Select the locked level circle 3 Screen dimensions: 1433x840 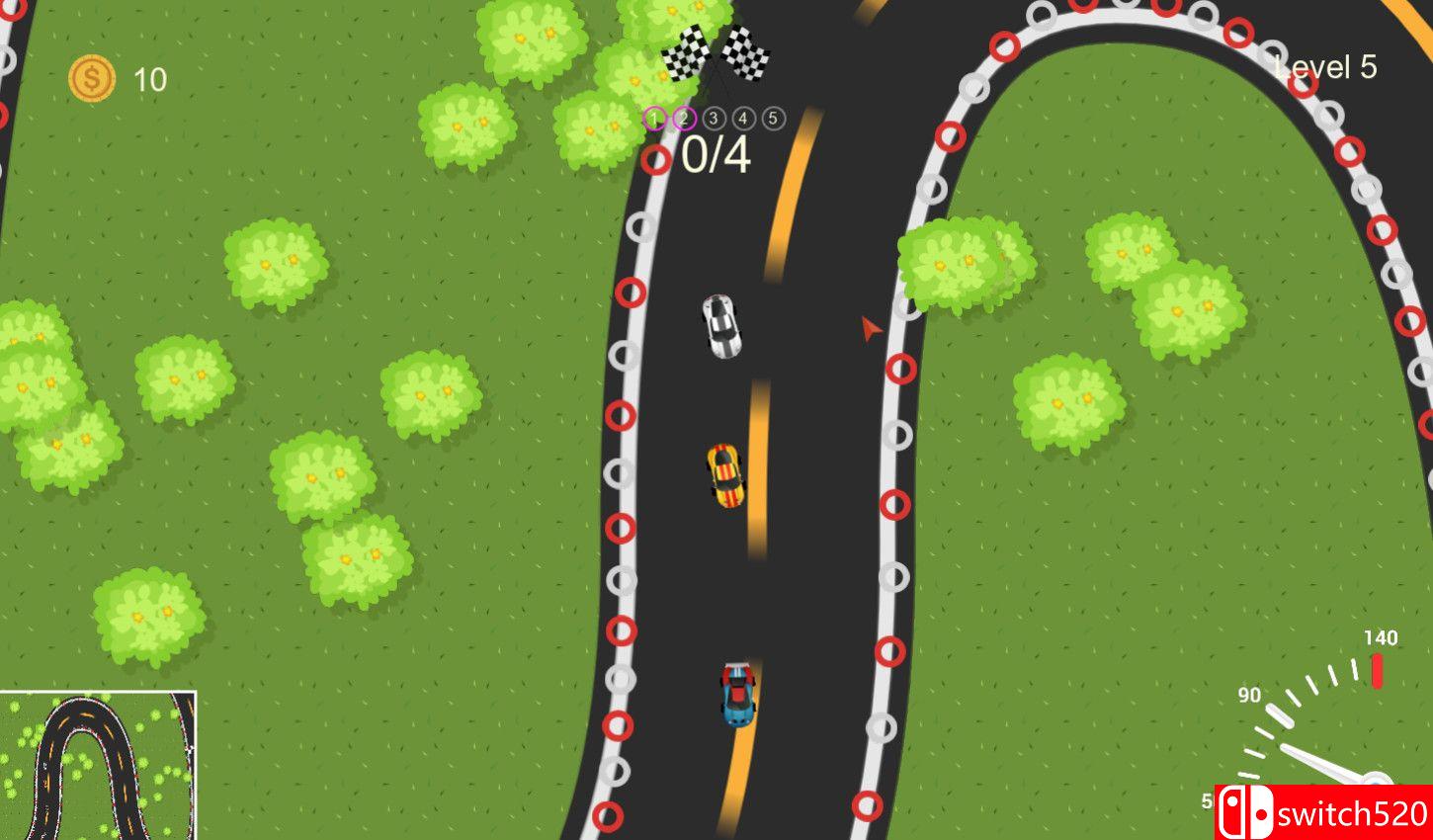pyautogui.click(x=713, y=119)
